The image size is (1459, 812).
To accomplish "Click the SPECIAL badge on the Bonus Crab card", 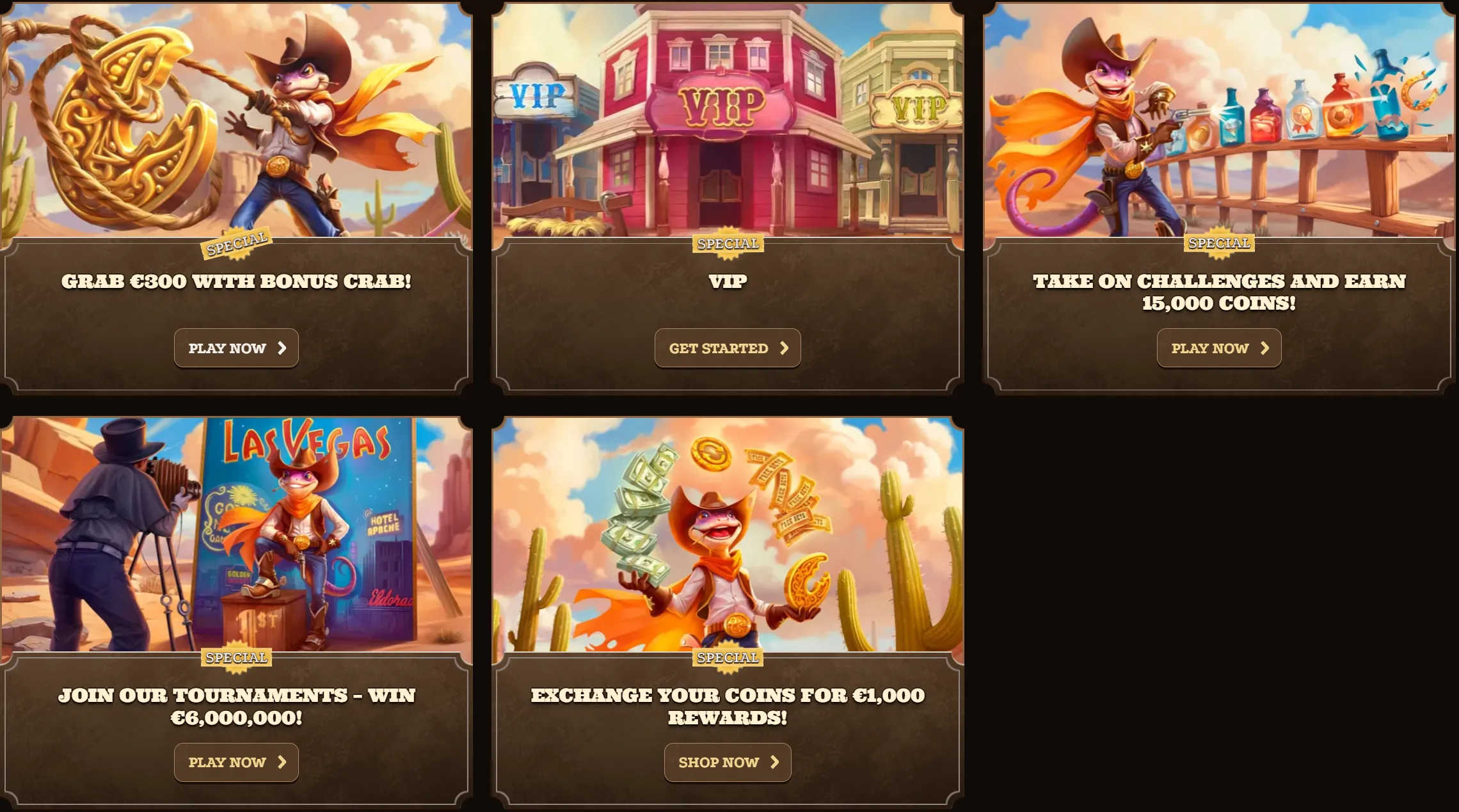I will [235, 242].
